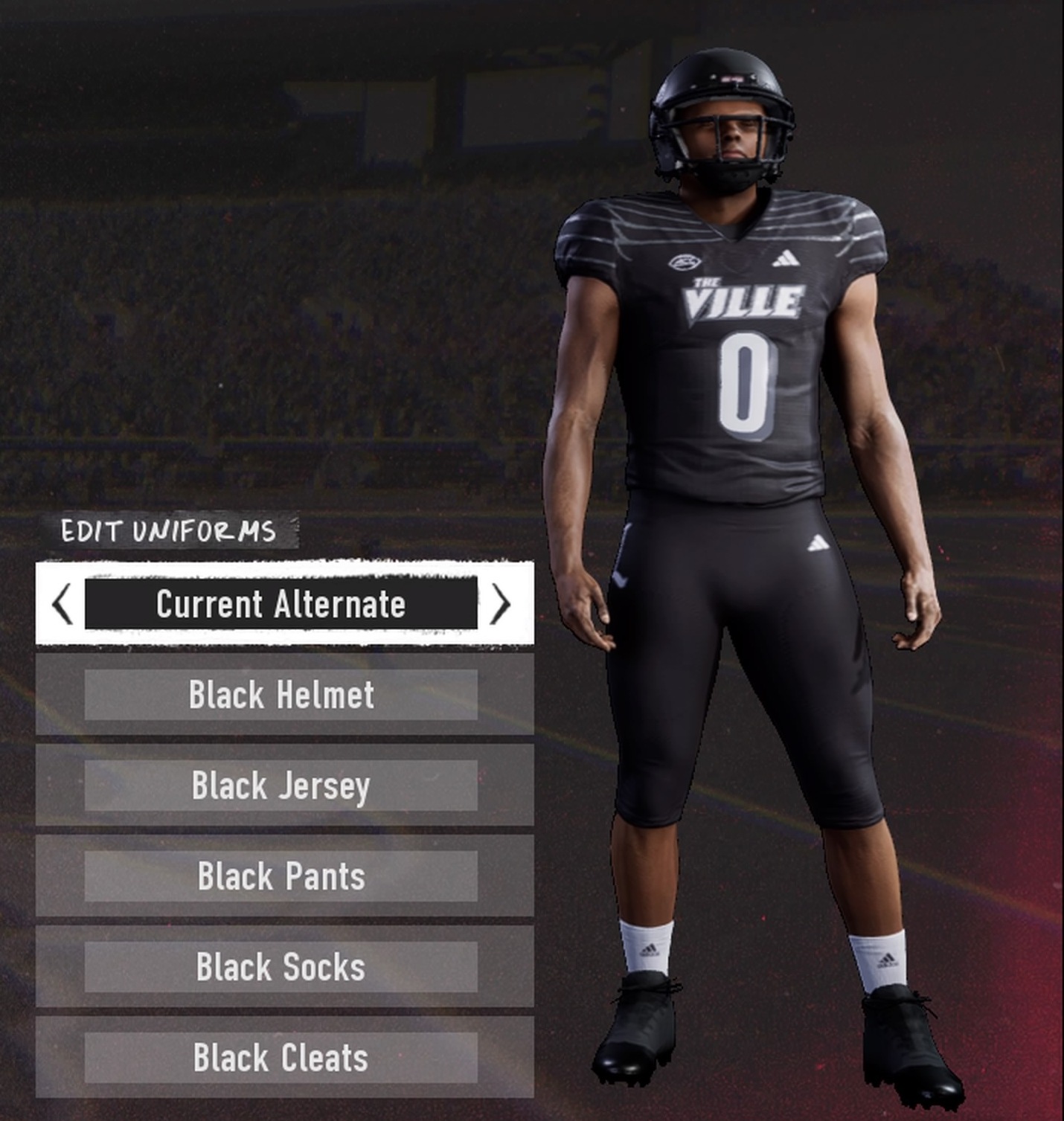Pick the Black Socks entry

pos(281,967)
